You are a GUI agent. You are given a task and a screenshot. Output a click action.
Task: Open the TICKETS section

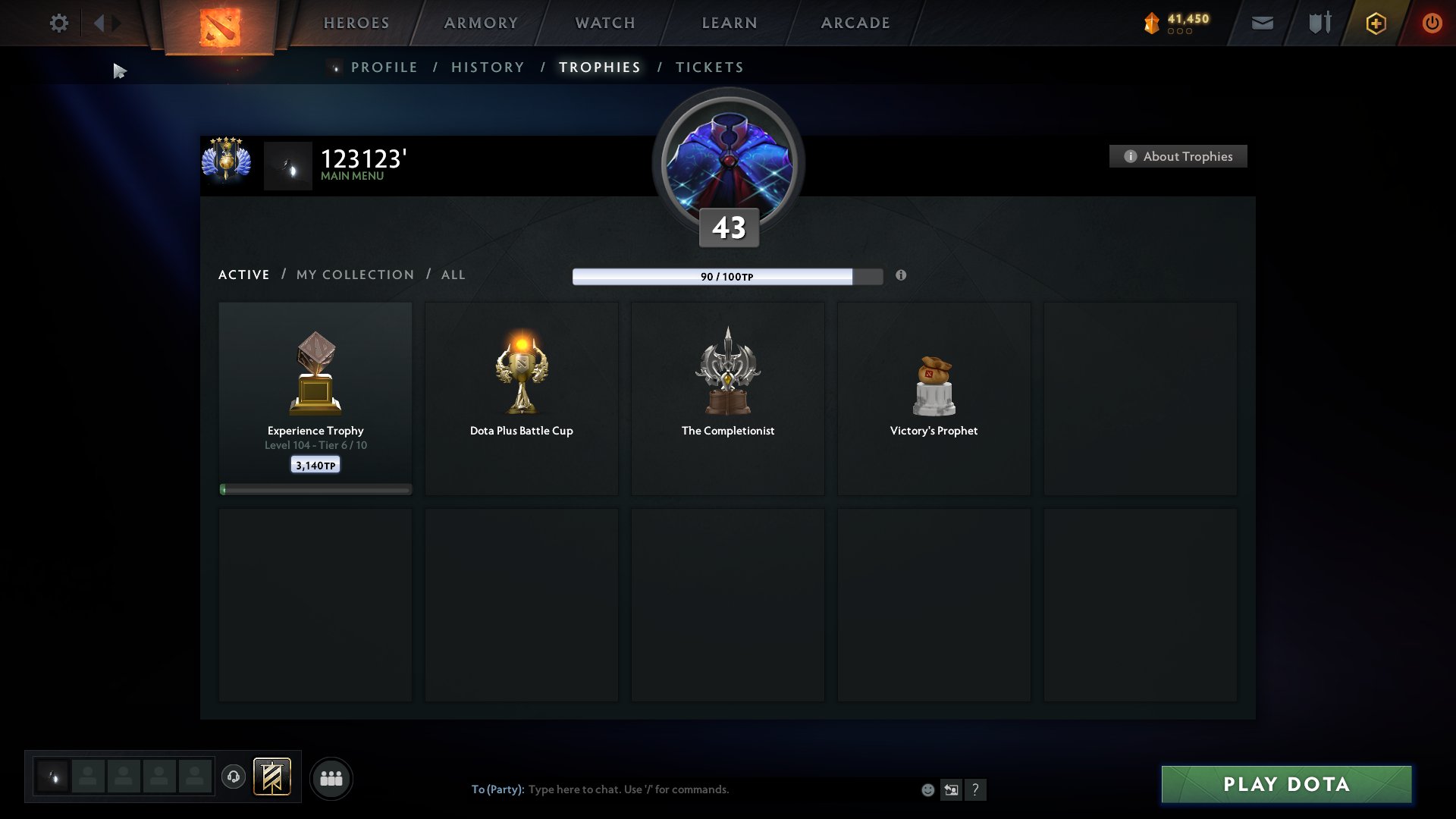coord(708,67)
